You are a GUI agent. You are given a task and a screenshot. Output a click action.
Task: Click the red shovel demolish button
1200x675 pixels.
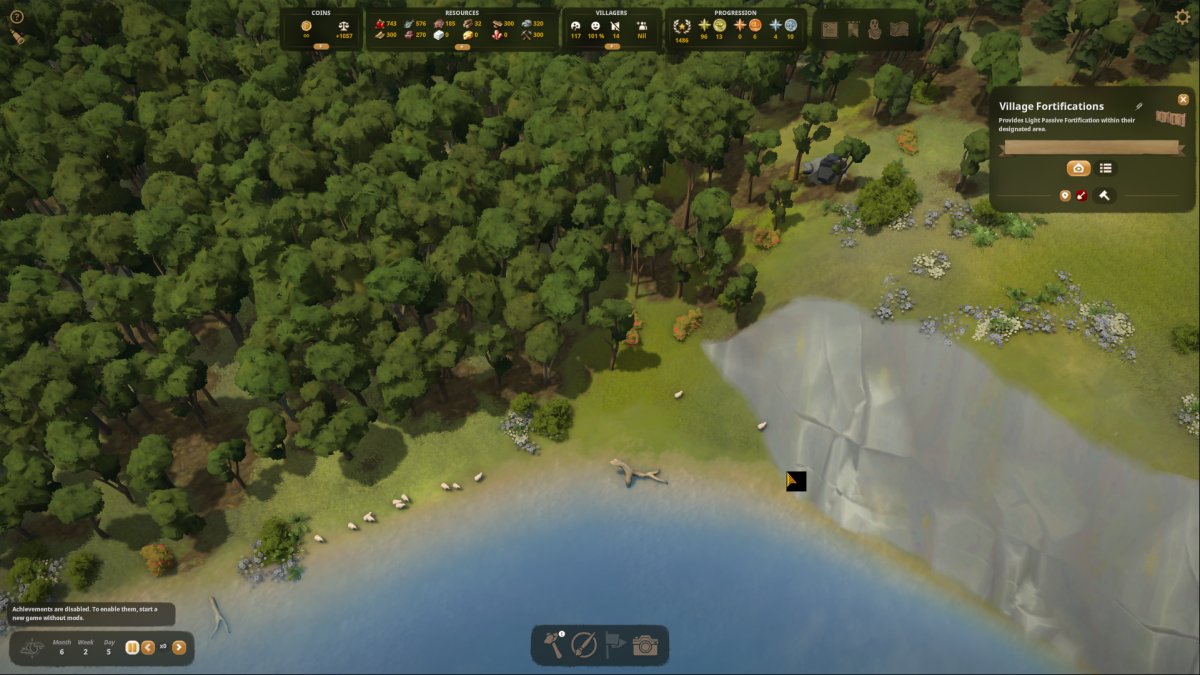tap(1081, 196)
